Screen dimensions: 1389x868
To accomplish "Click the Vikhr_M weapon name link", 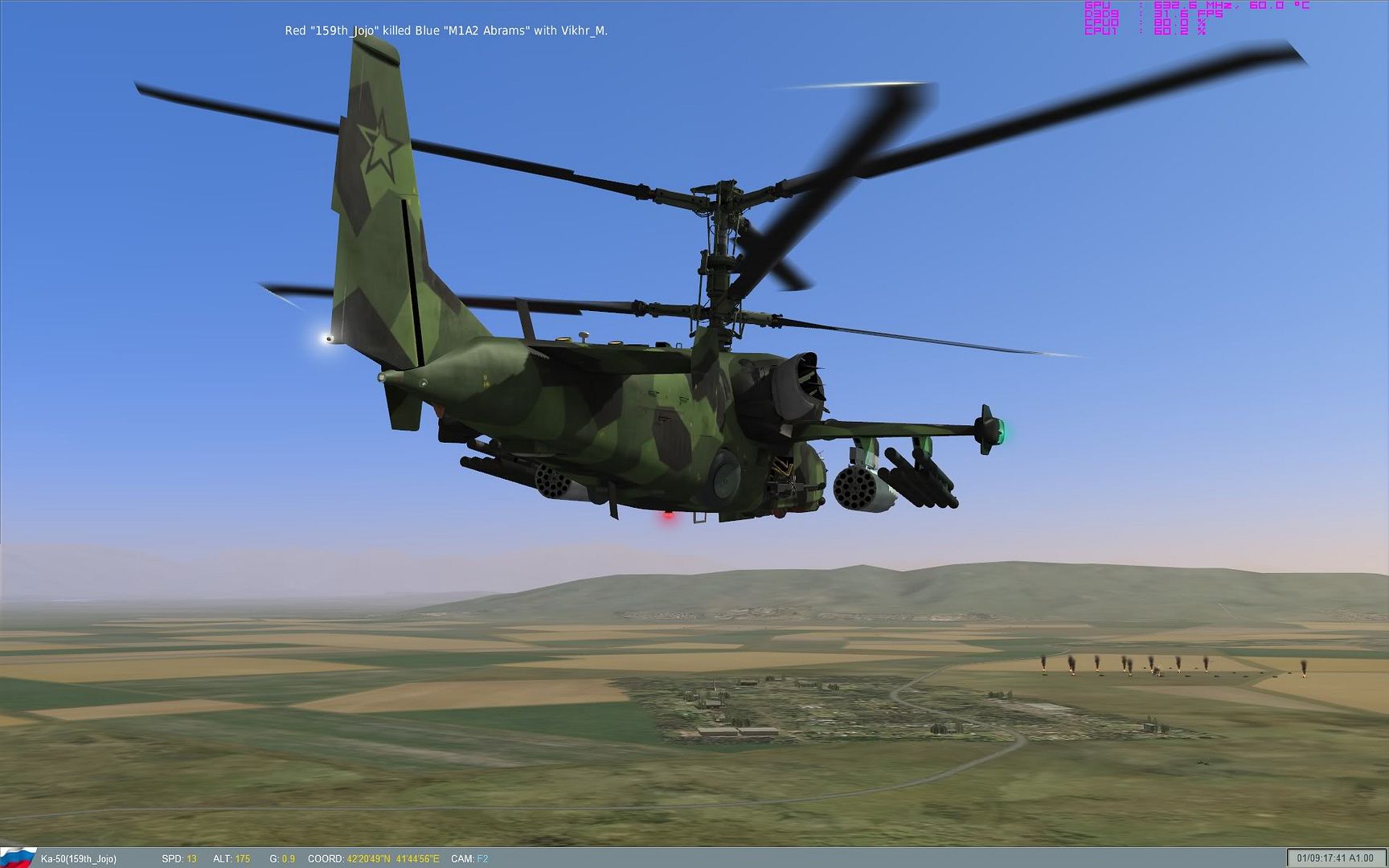I will pos(586,31).
